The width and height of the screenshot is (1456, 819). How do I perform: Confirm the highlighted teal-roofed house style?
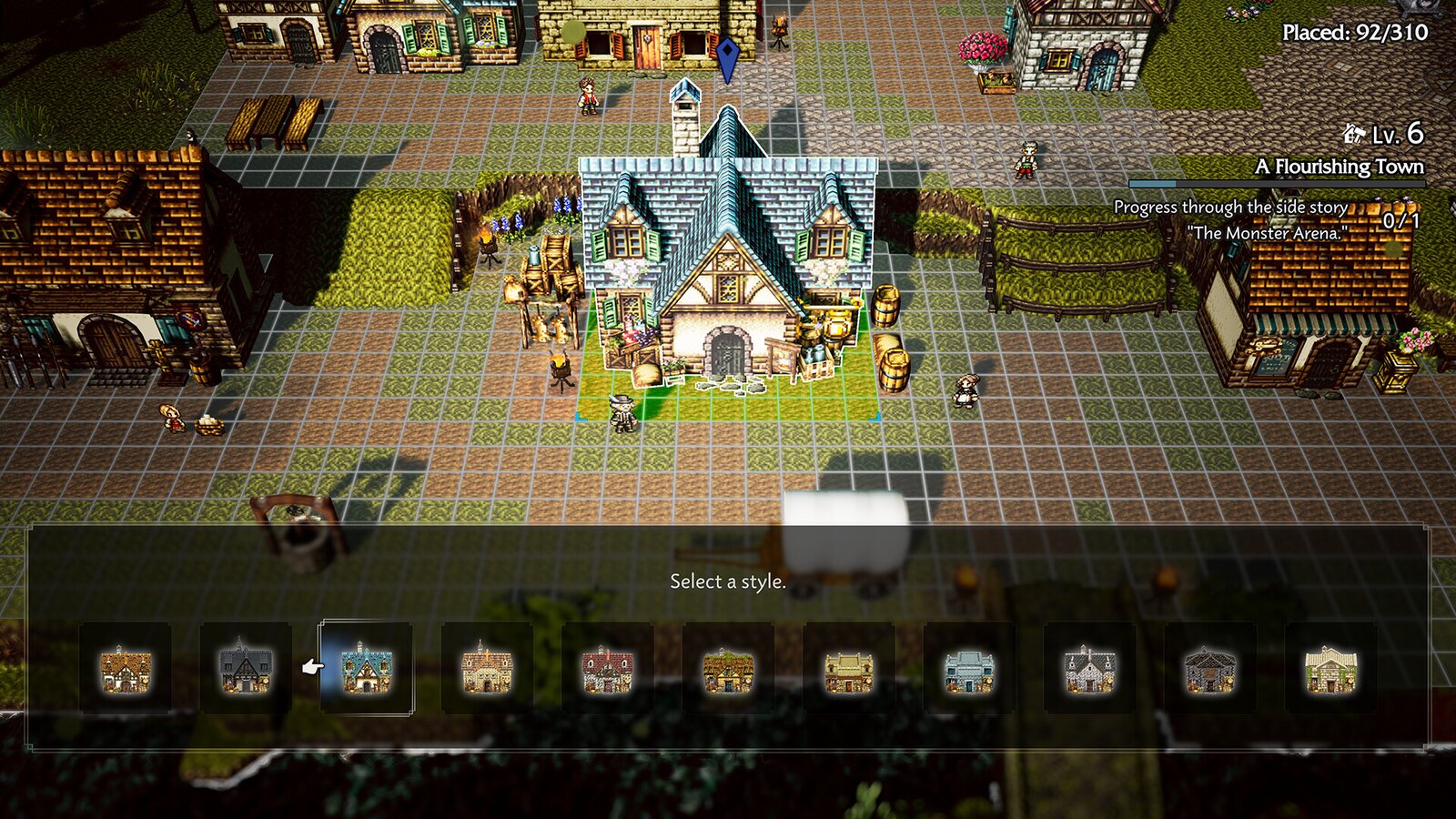(364, 669)
